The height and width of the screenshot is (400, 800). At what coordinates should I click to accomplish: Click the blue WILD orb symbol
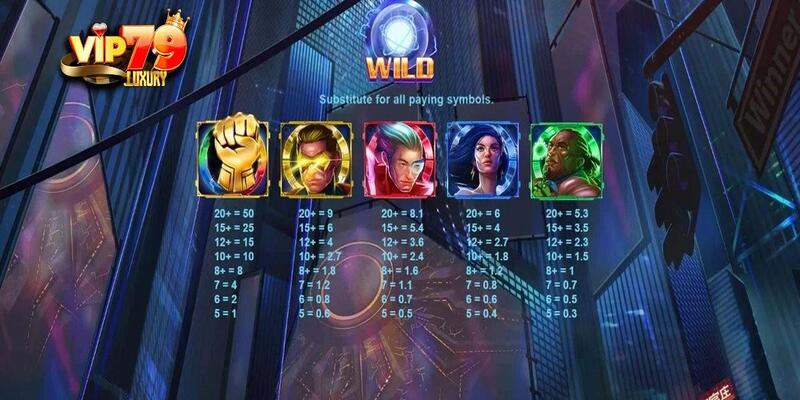click(398, 32)
